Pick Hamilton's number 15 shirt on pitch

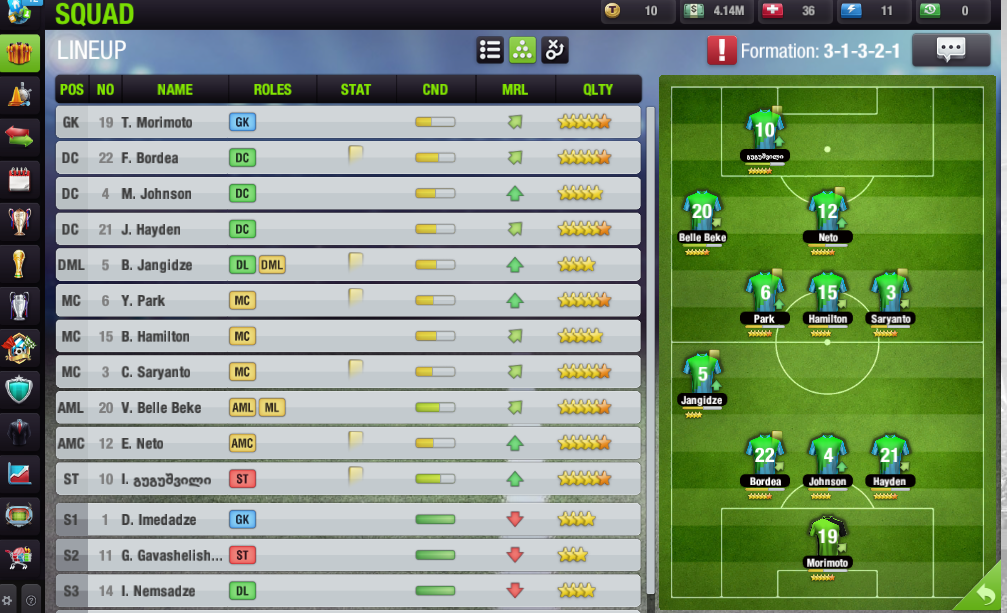pos(827,292)
